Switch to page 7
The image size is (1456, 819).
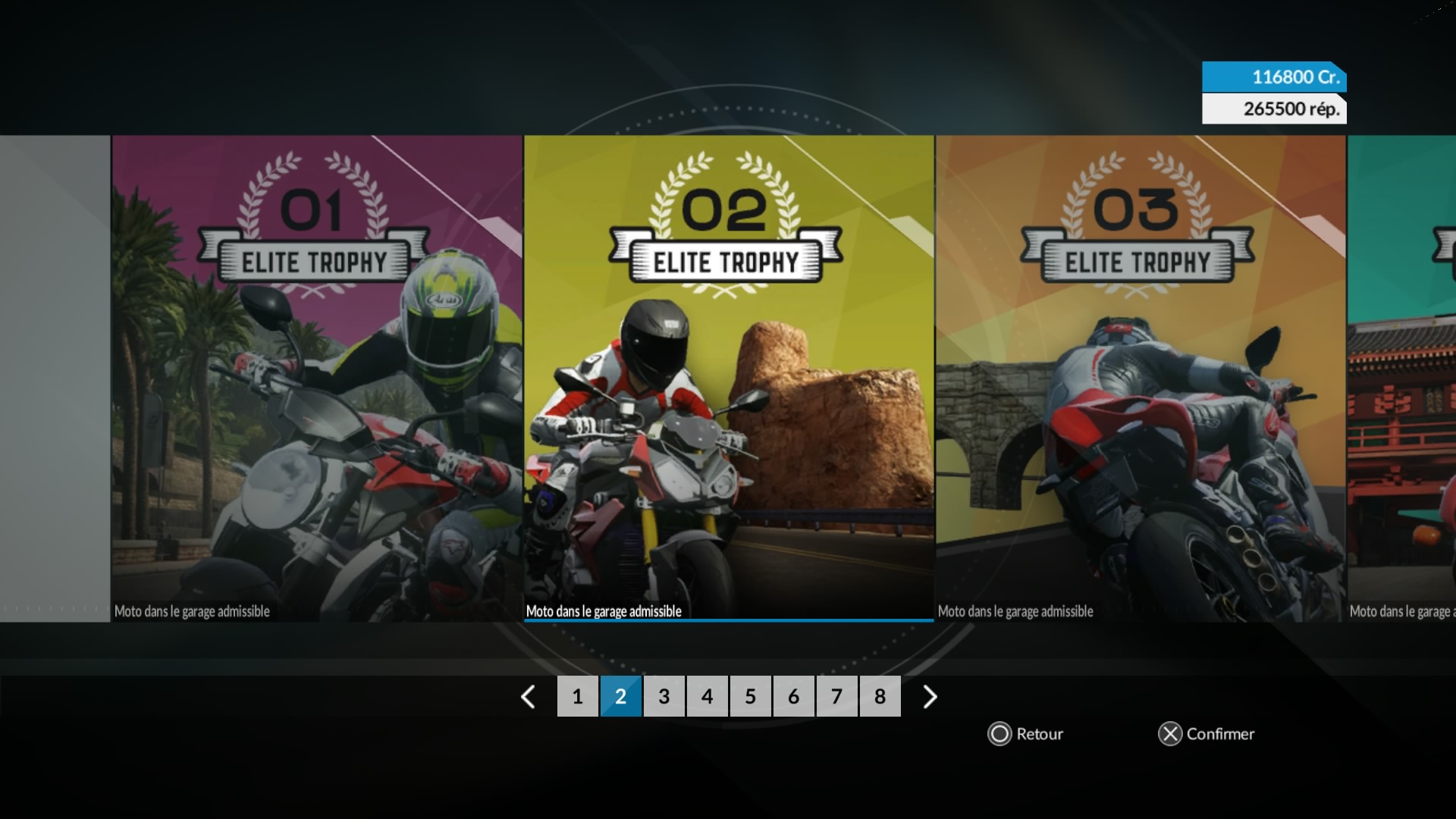[836, 696]
